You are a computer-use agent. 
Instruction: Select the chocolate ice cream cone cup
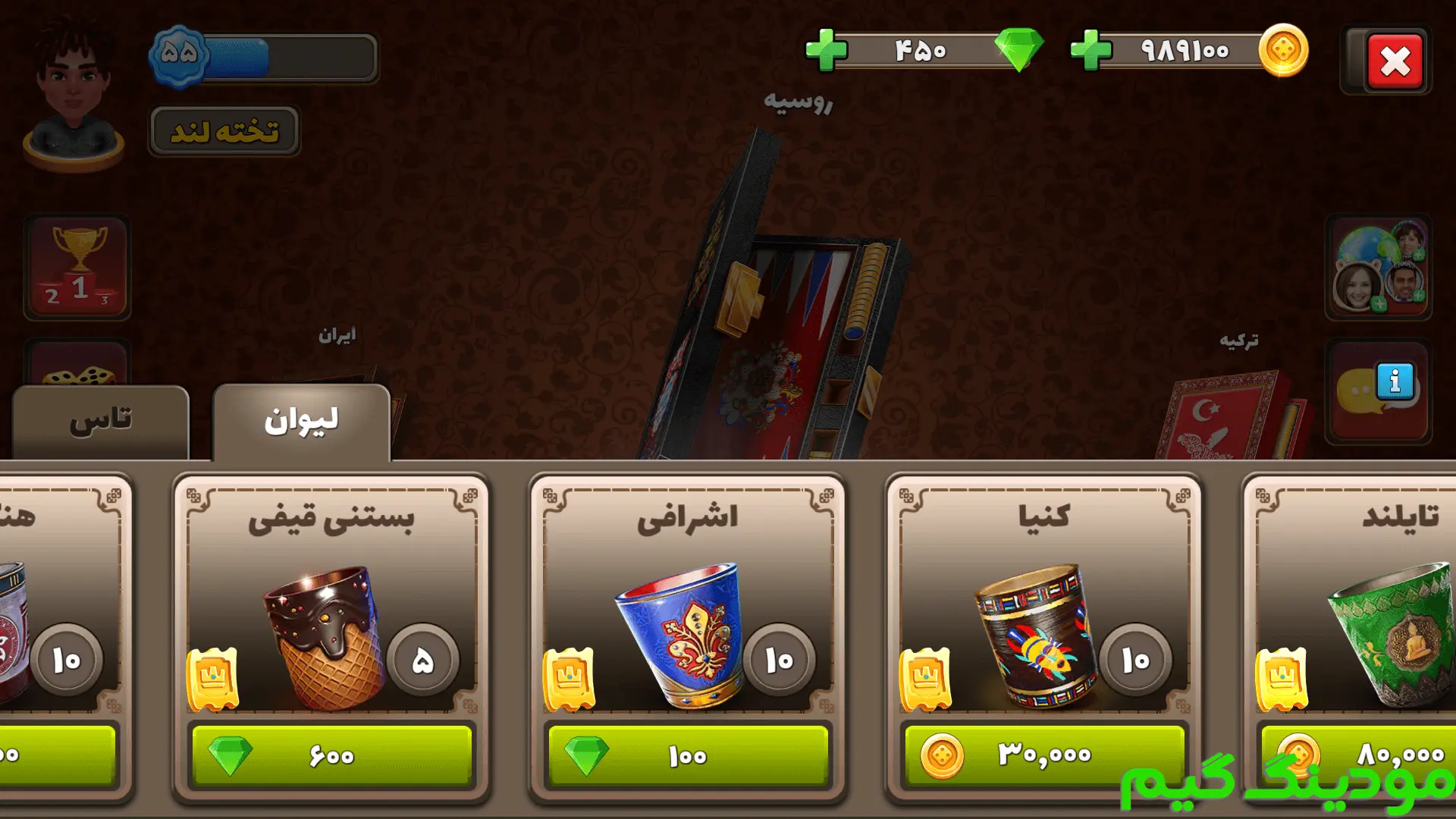(x=322, y=633)
